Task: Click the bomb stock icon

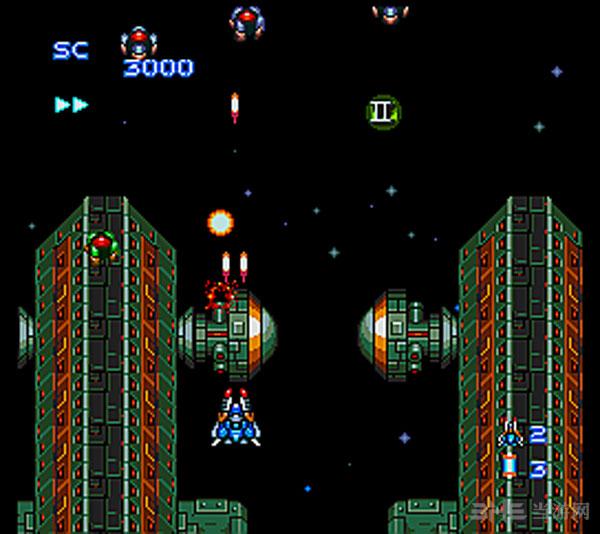Action: (511, 467)
